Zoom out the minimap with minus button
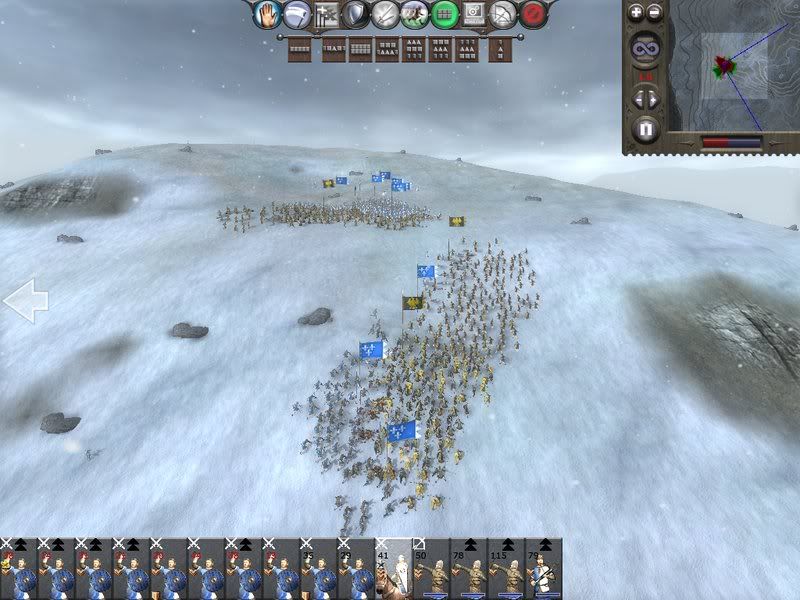The width and height of the screenshot is (800, 600). 655,13
